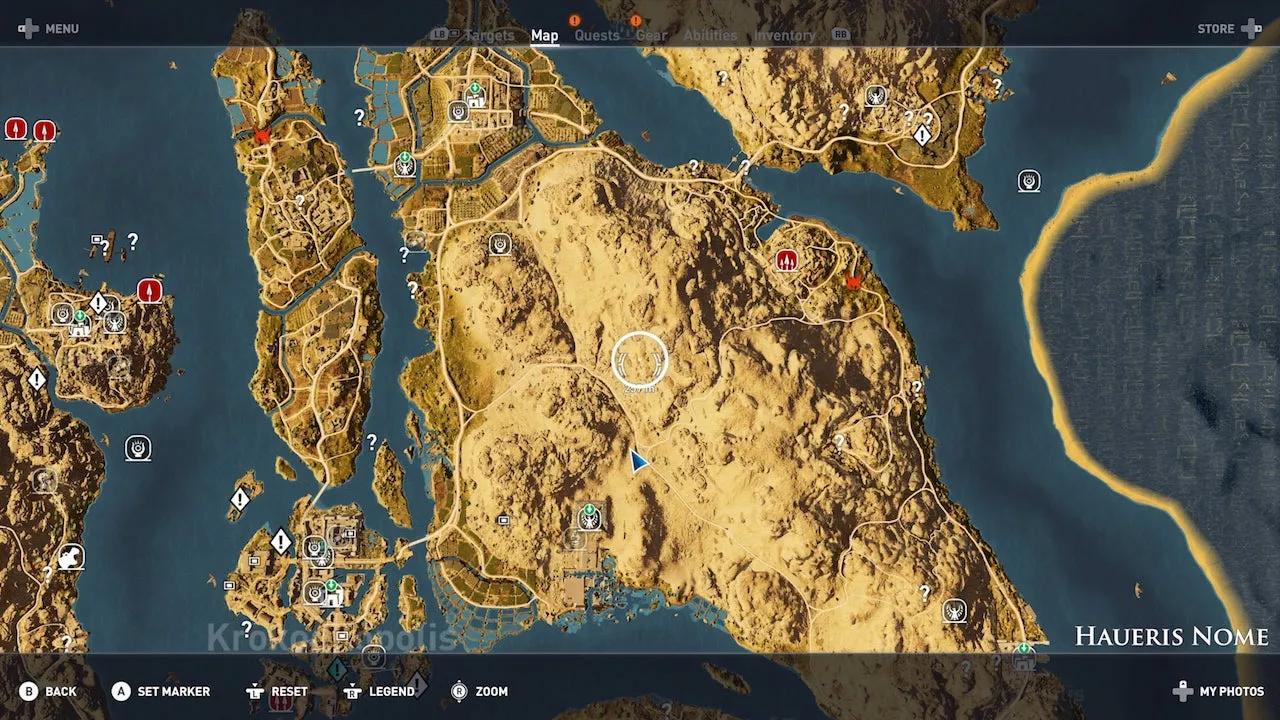Screen dimensions: 1280x720
Task: Select the white horse marker on the coast
Action: tap(70, 556)
